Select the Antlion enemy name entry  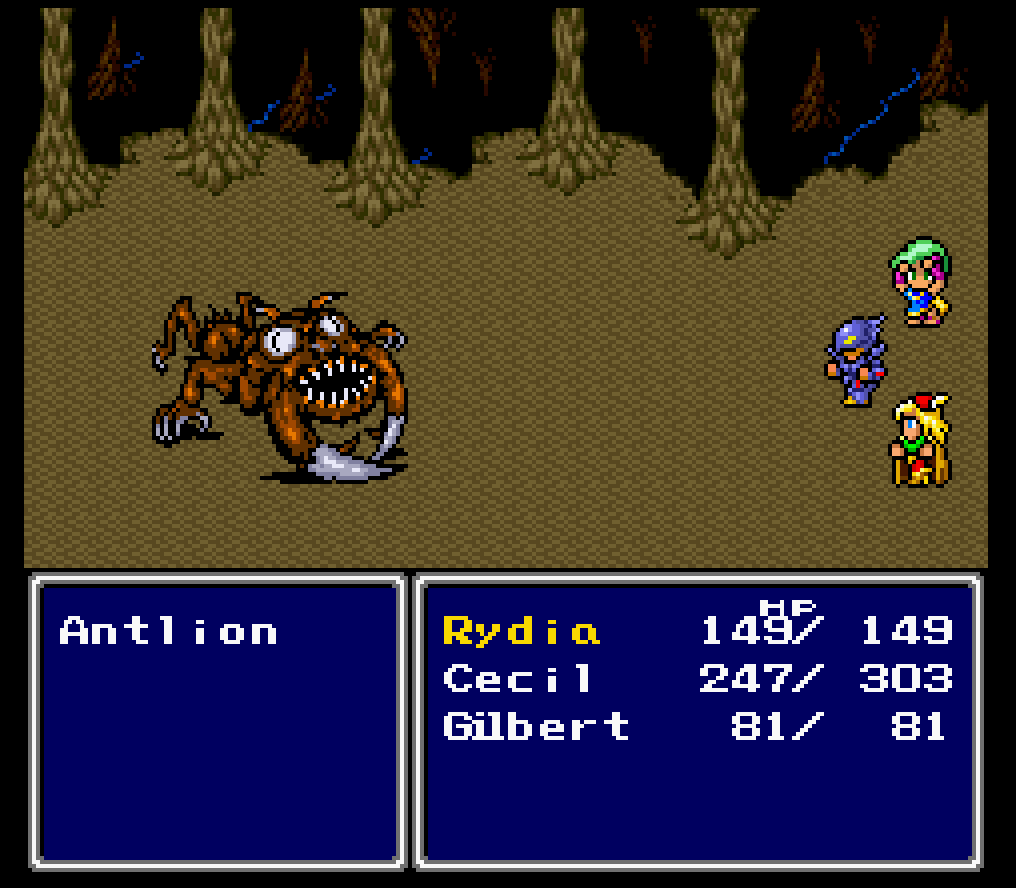point(168,631)
